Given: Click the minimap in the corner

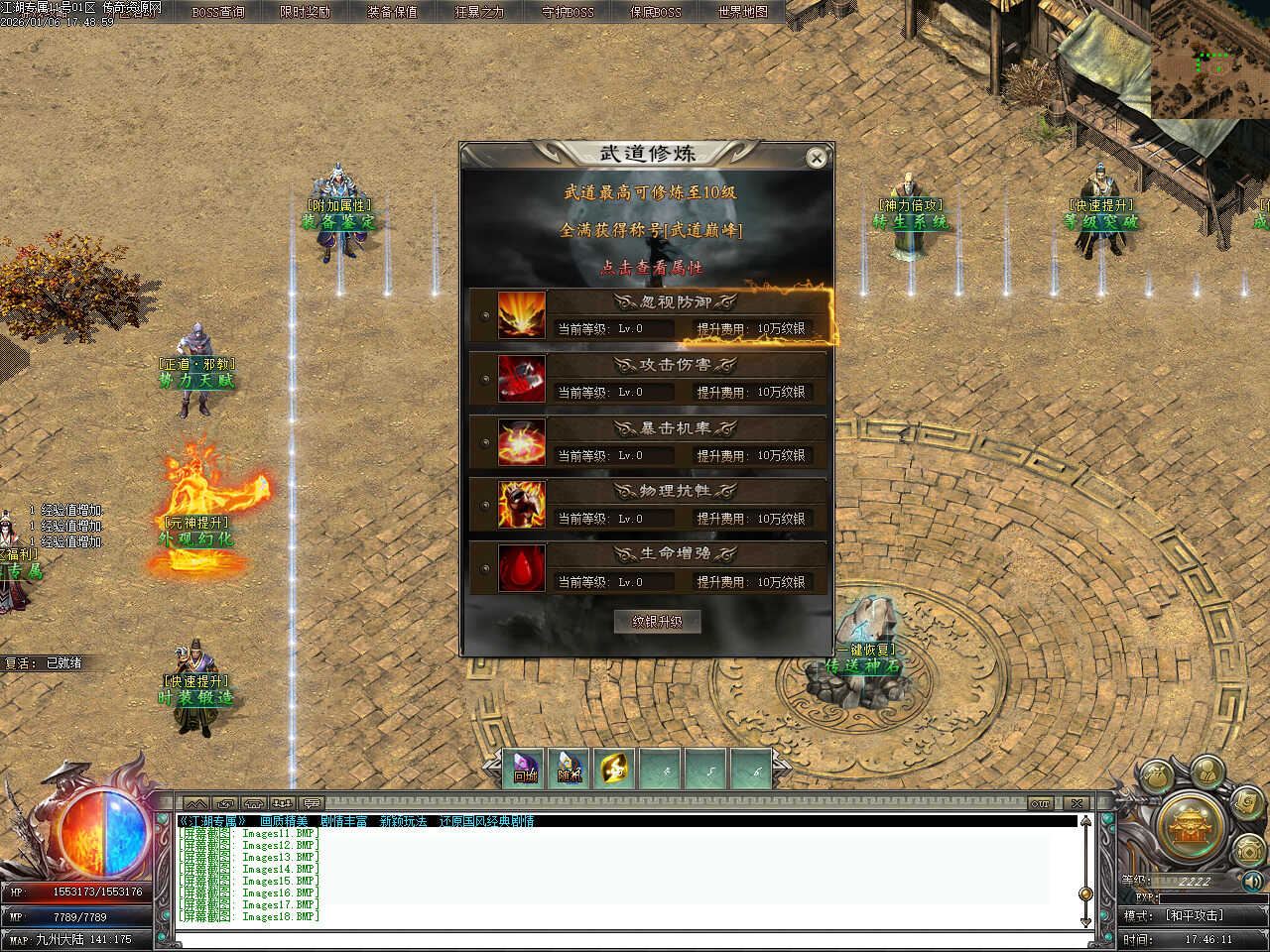Looking at the screenshot, I should tap(1209, 59).
